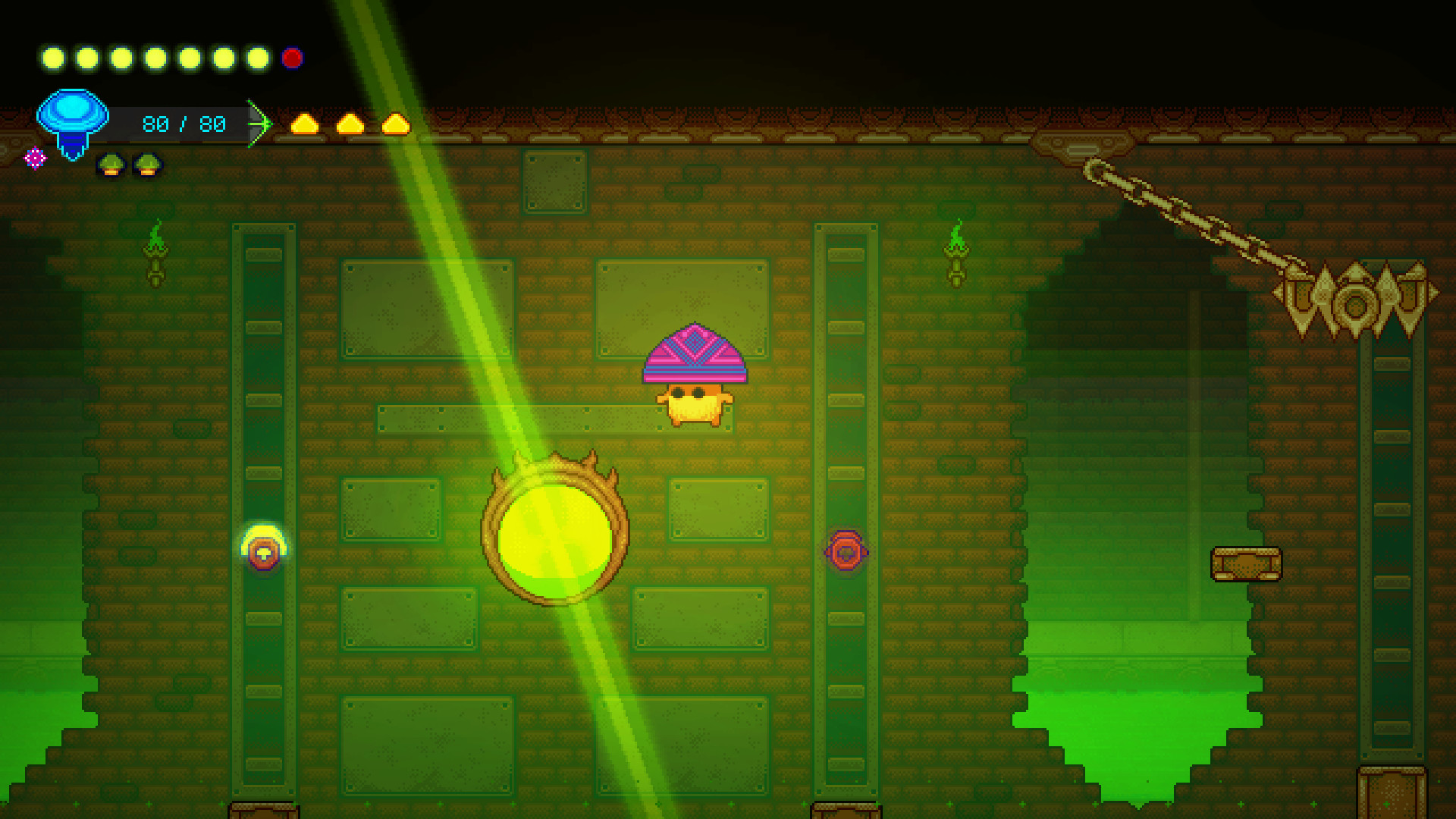Viewport: 1456px width, 819px height.
Task: Select the second green mushroom icon in HUD
Action: click(x=146, y=165)
